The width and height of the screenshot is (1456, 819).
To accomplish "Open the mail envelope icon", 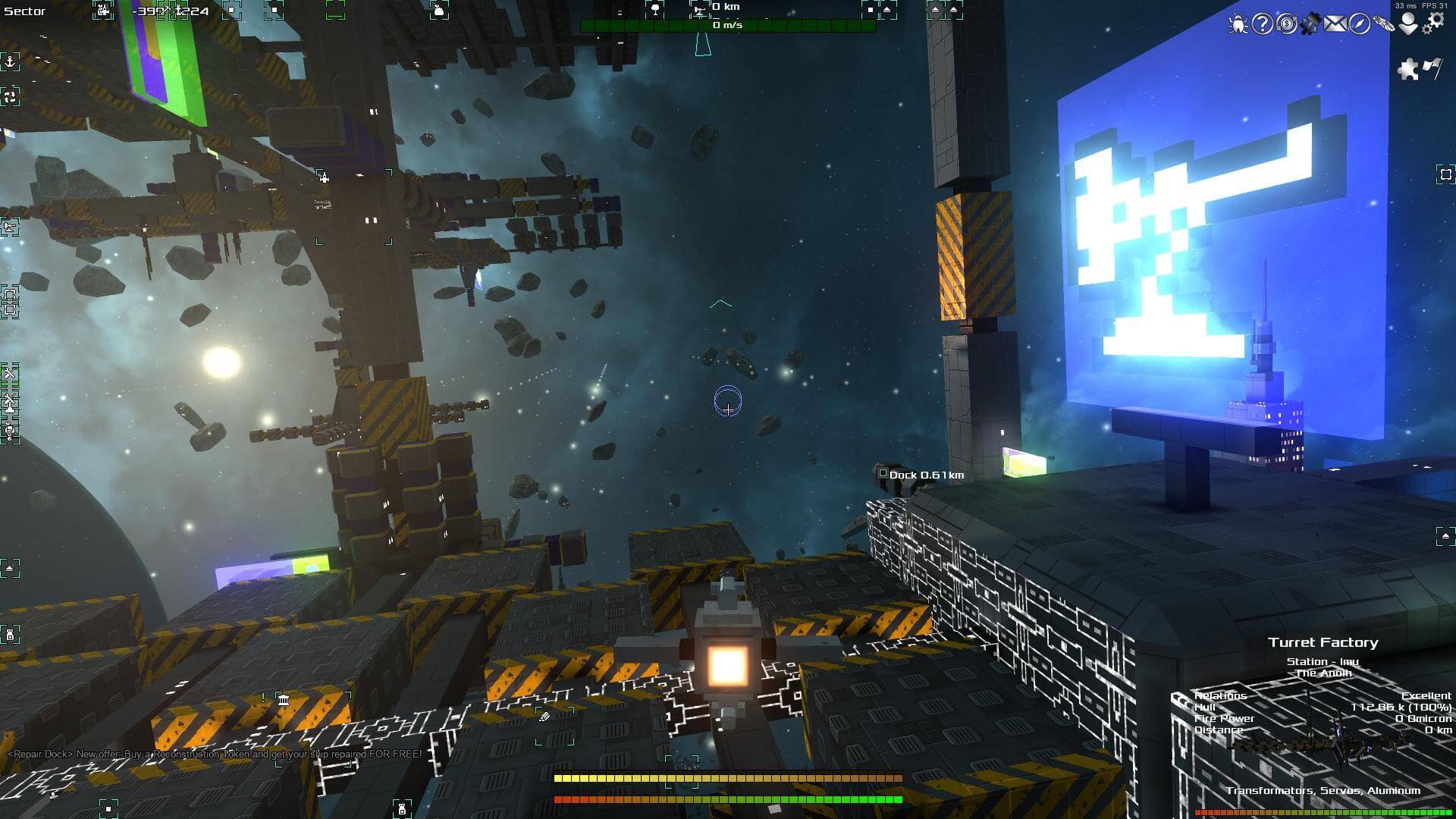I will pyautogui.click(x=1335, y=24).
